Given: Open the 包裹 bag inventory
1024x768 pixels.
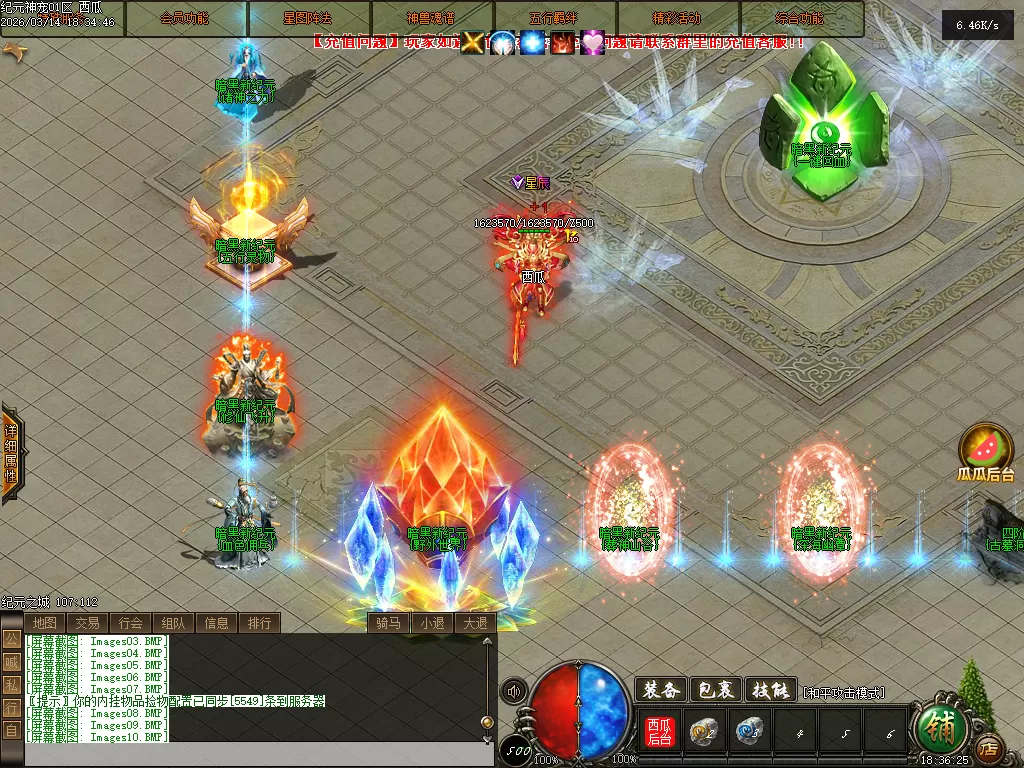Looking at the screenshot, I should [716, 690].
